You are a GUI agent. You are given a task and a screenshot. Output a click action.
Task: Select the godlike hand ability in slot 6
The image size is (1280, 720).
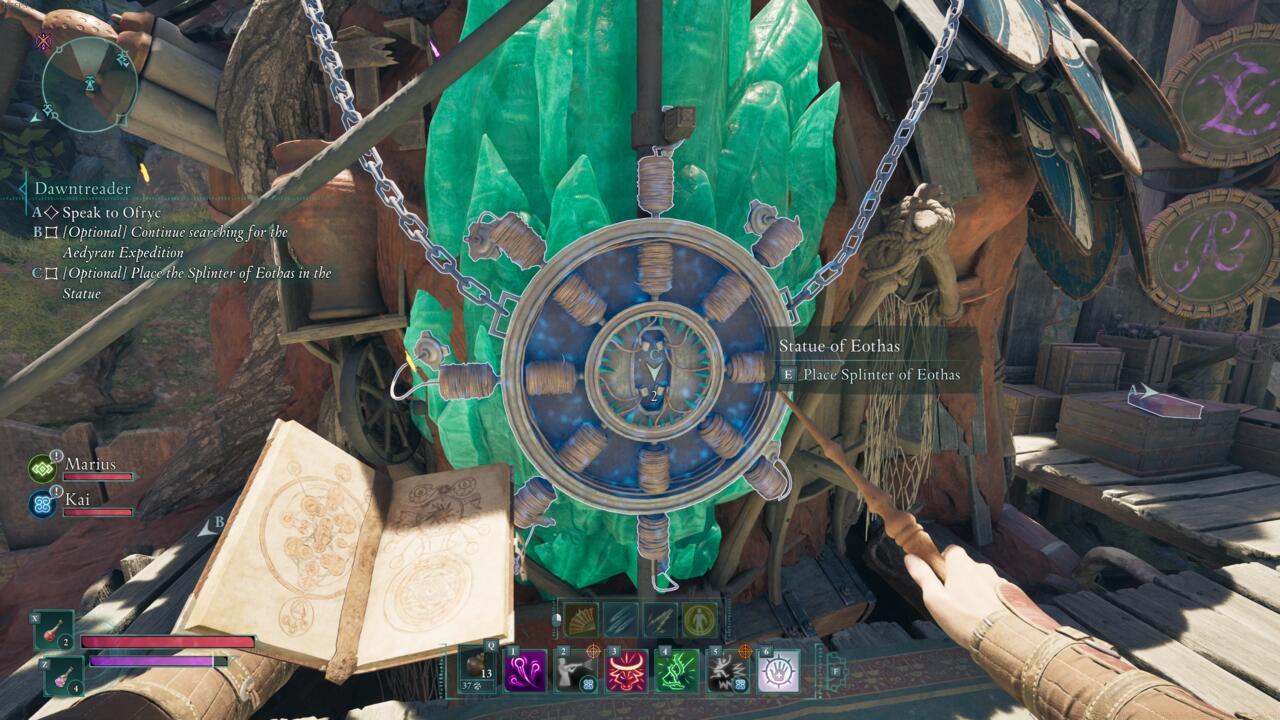pyautogui.click(x=780, y=671)
